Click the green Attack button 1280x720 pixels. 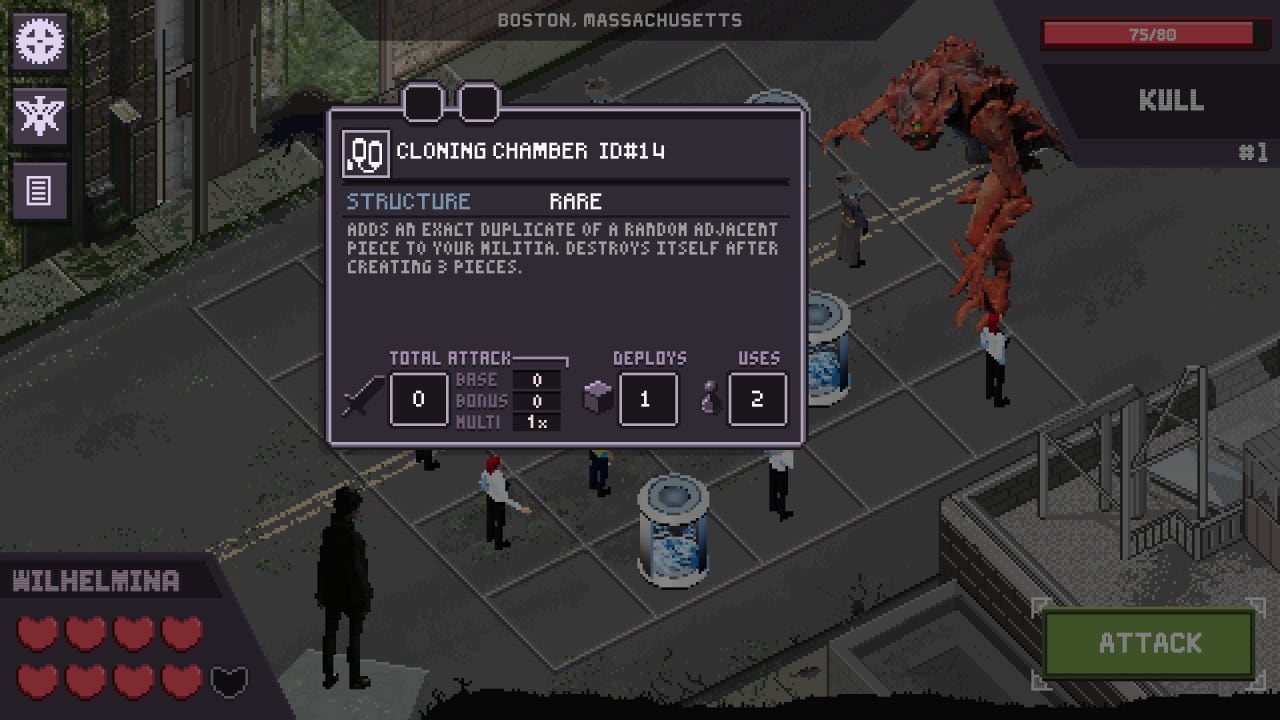click(1149, 643)
